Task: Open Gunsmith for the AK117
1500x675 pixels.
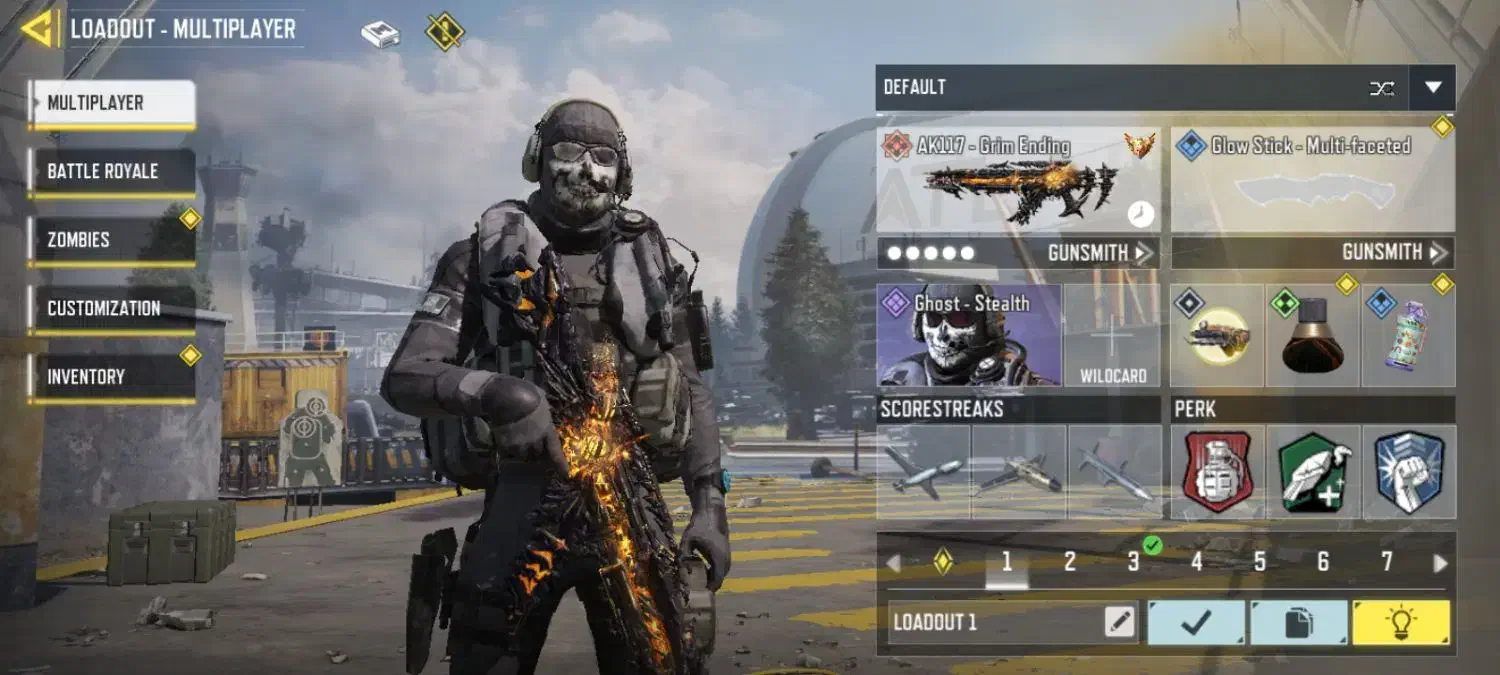Action: point(1100,253)
